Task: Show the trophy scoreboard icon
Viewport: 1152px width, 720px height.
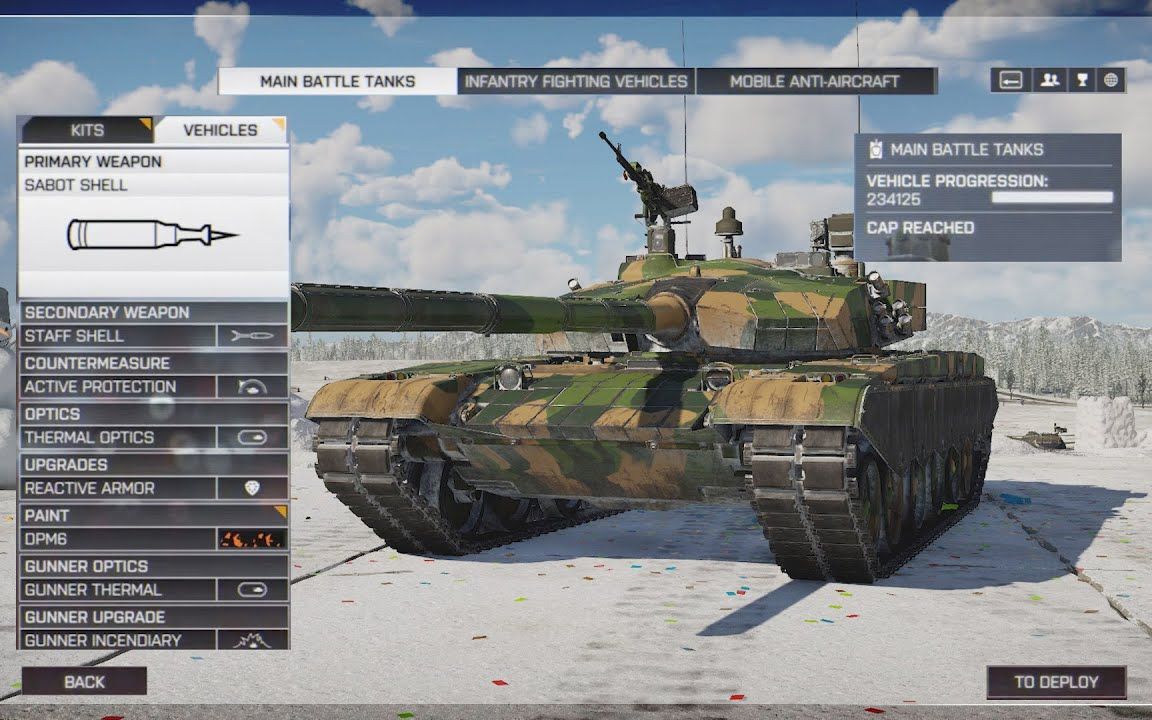Action: pos(1081,81)
